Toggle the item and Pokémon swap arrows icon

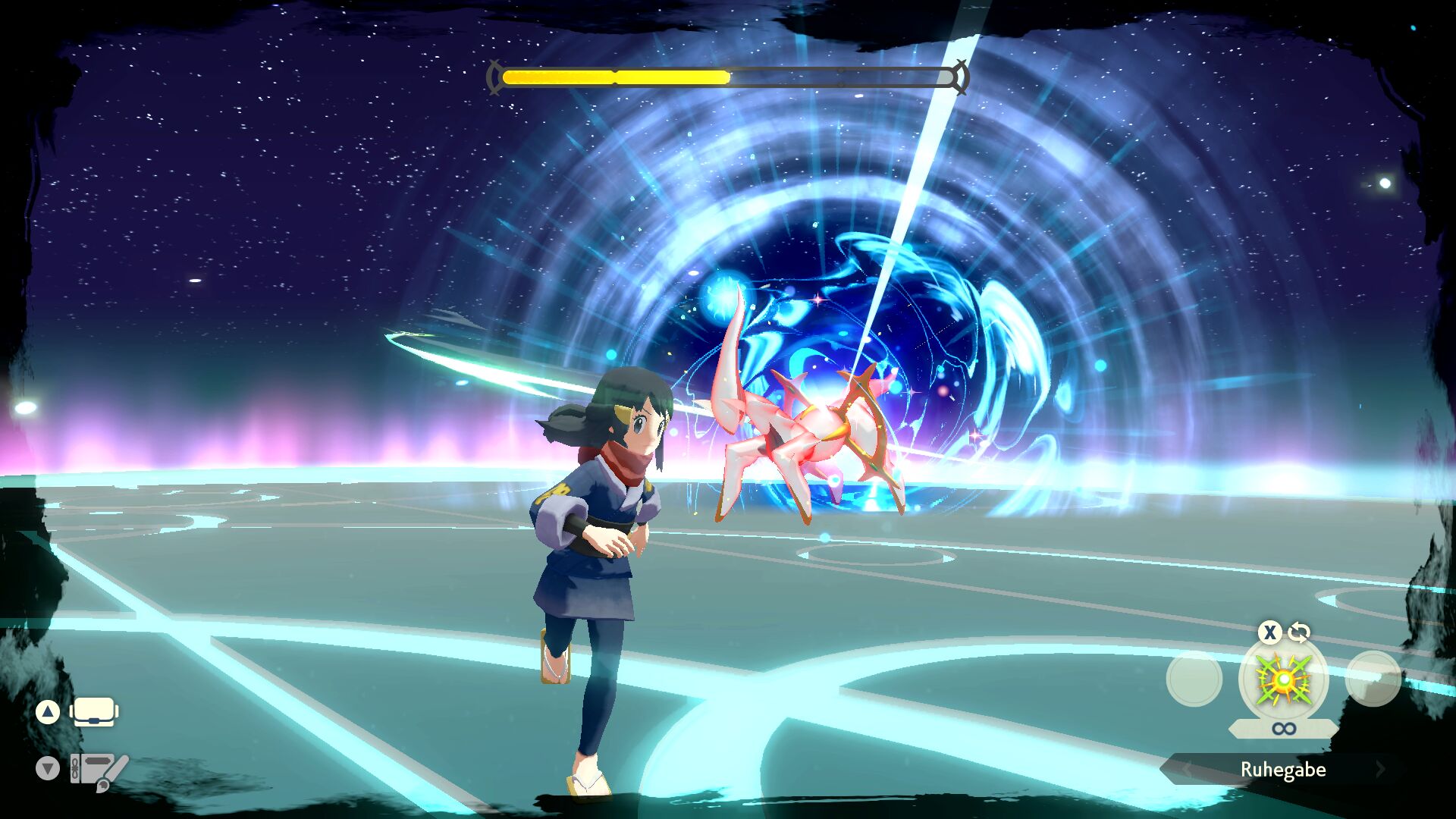click(1299, 632)
